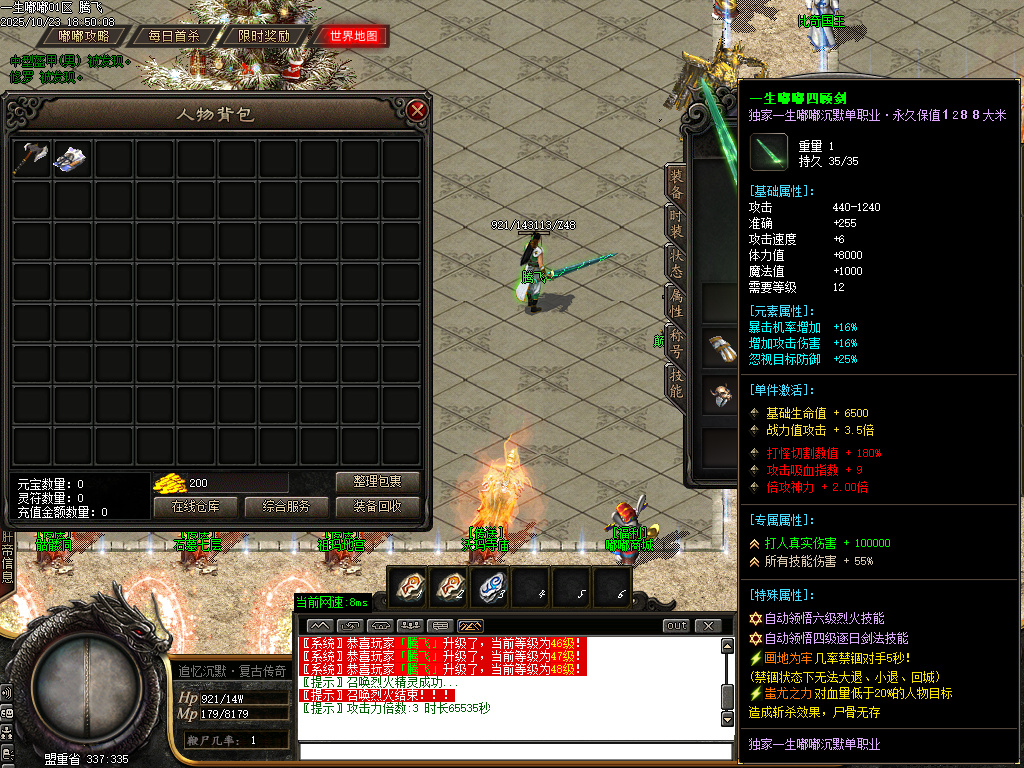1024x768 pixels.
Task: Close the 人物背包 inventory window
Action: (418, 110)
